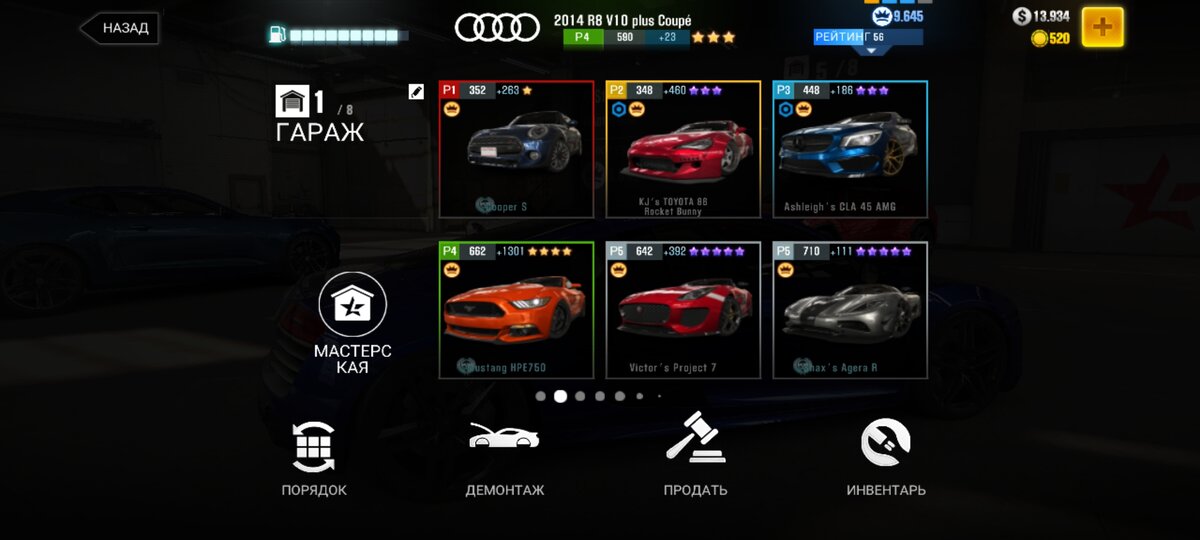Click the Продать sell button

[695, 458]
